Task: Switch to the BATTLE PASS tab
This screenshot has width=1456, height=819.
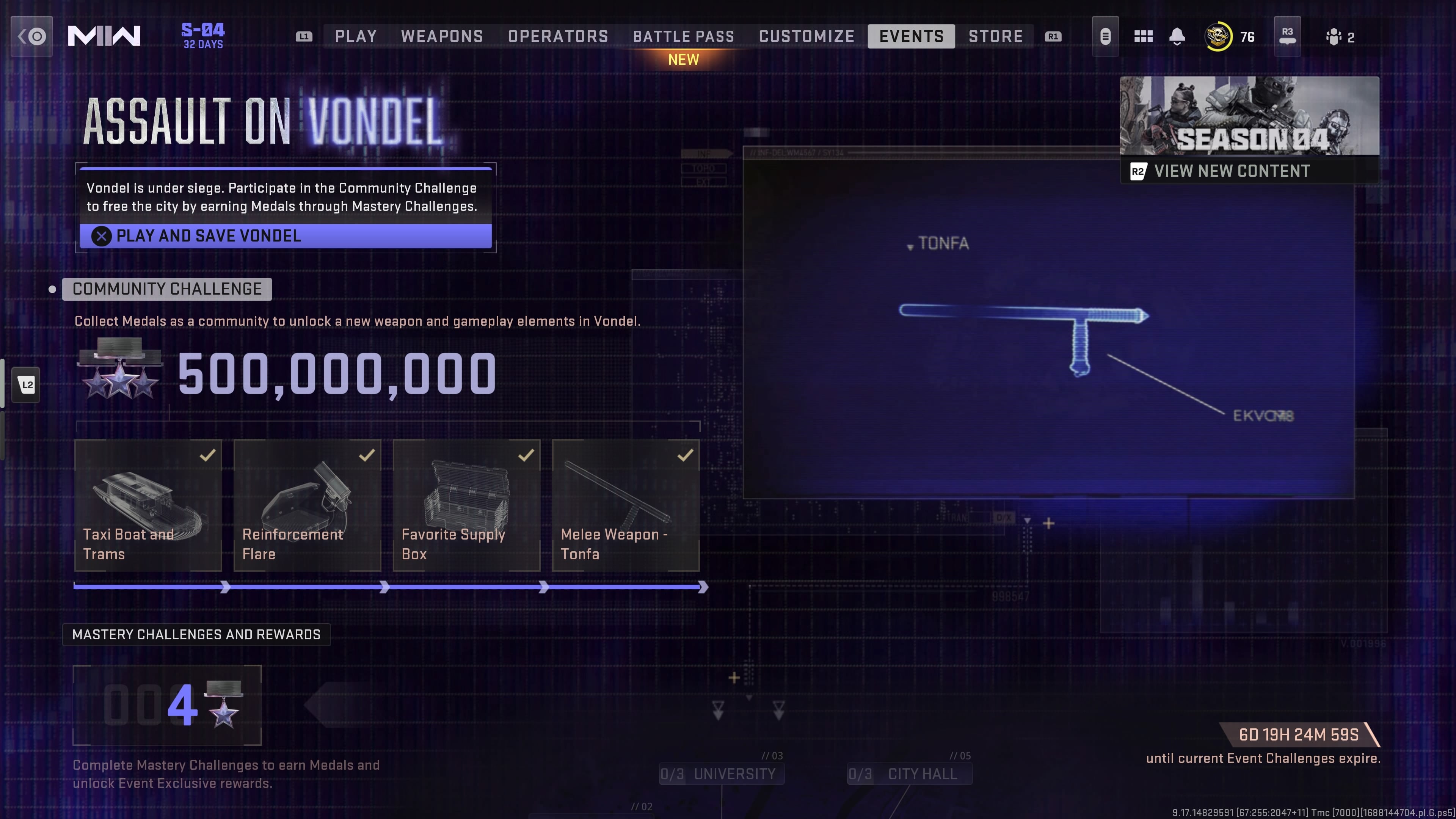Action: pyautogui.click(x=683, y=36)
